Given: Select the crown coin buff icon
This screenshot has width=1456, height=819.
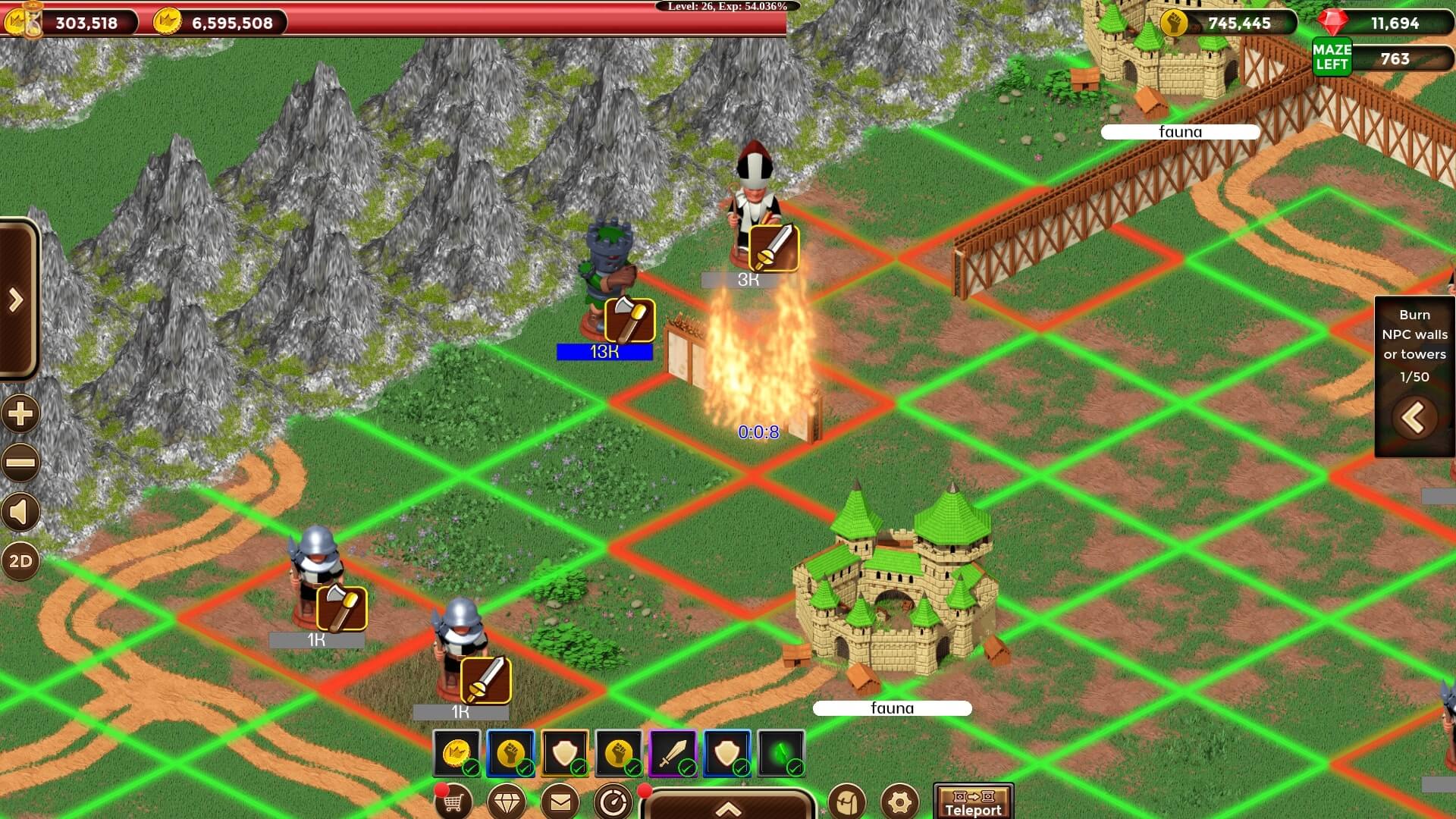Looking at the screenshot, I should coord(457,753).
